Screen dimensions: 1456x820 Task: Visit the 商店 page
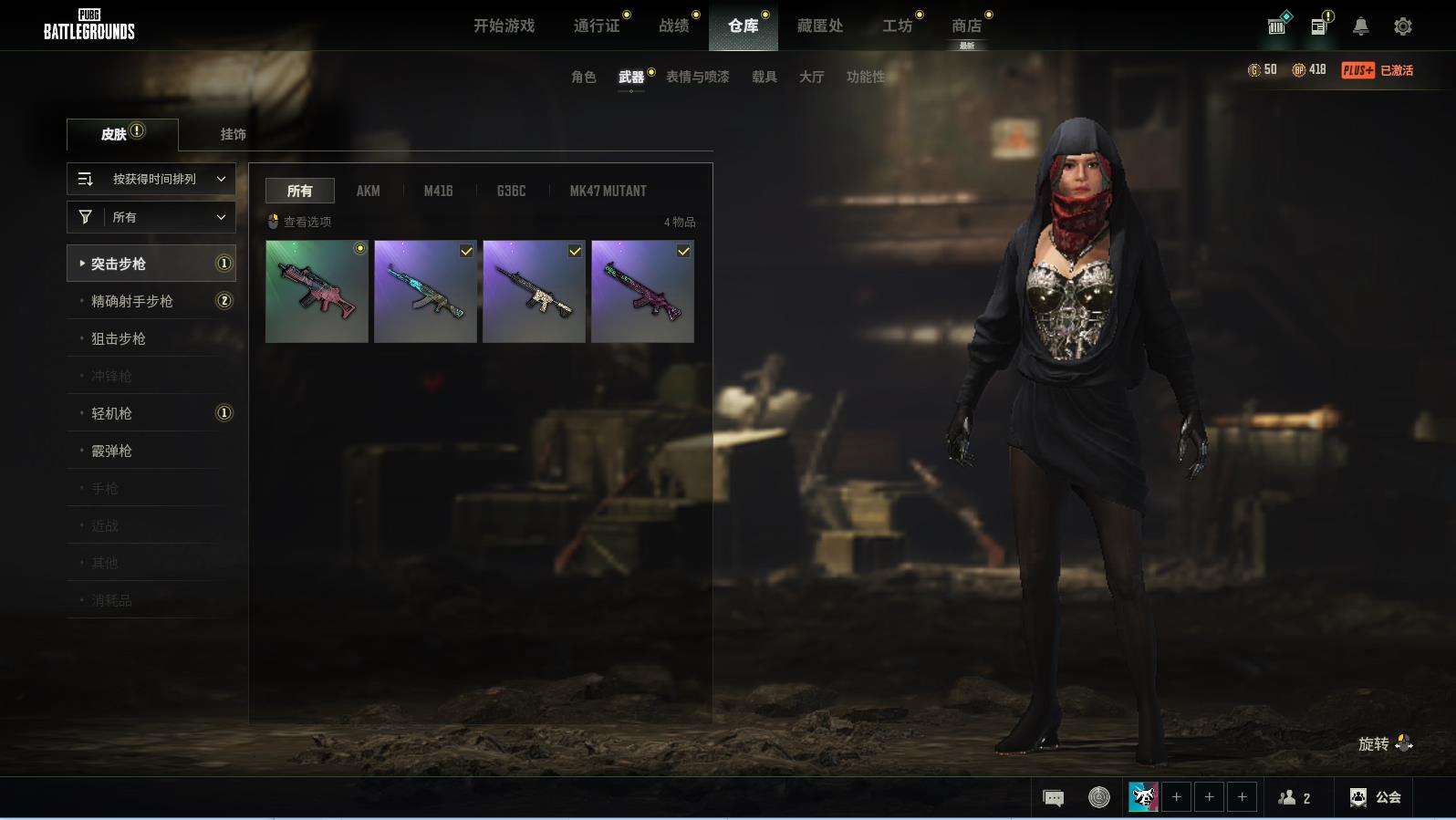point(966,26)
